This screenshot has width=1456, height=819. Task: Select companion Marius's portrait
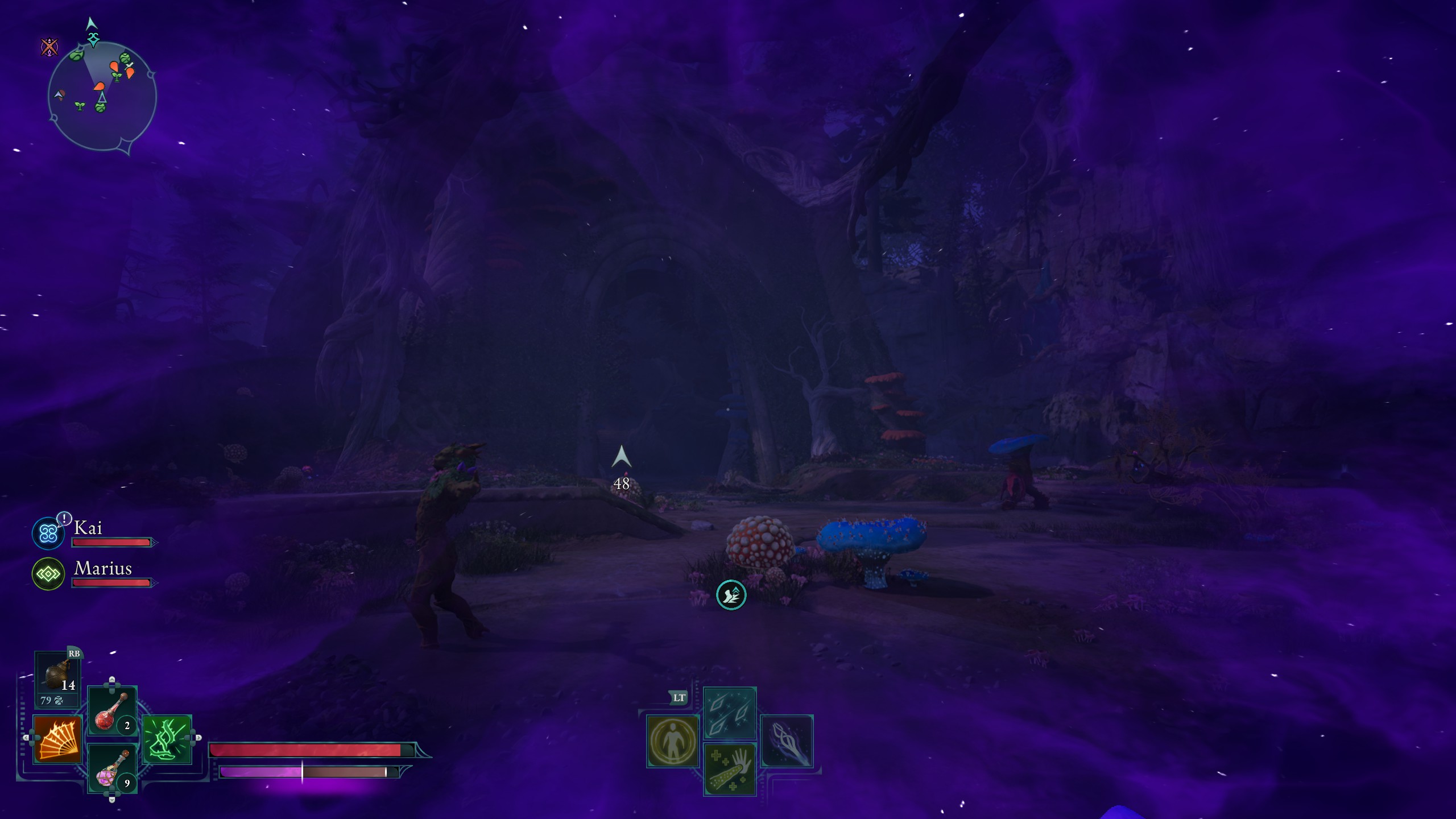click(48, 574)
